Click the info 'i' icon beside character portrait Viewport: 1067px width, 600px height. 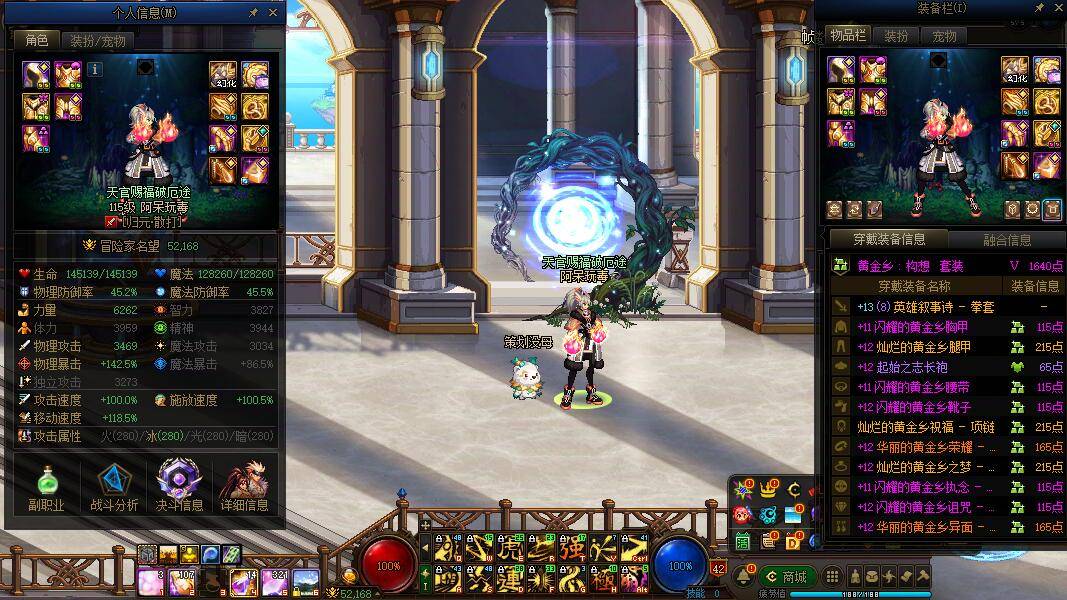(x=95, y=70)
